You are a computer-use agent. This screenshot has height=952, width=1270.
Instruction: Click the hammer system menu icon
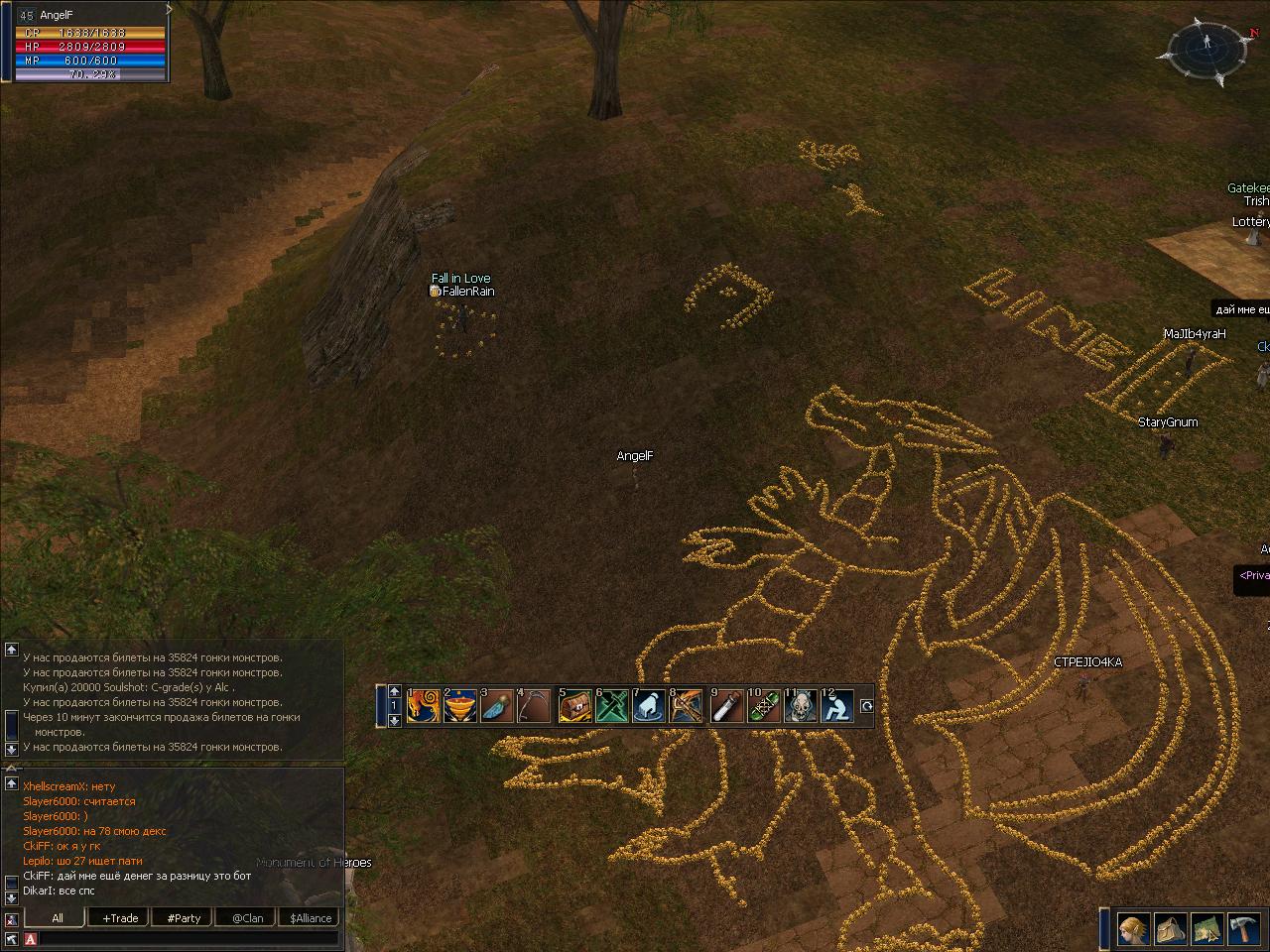click(x=1243, y=929)
